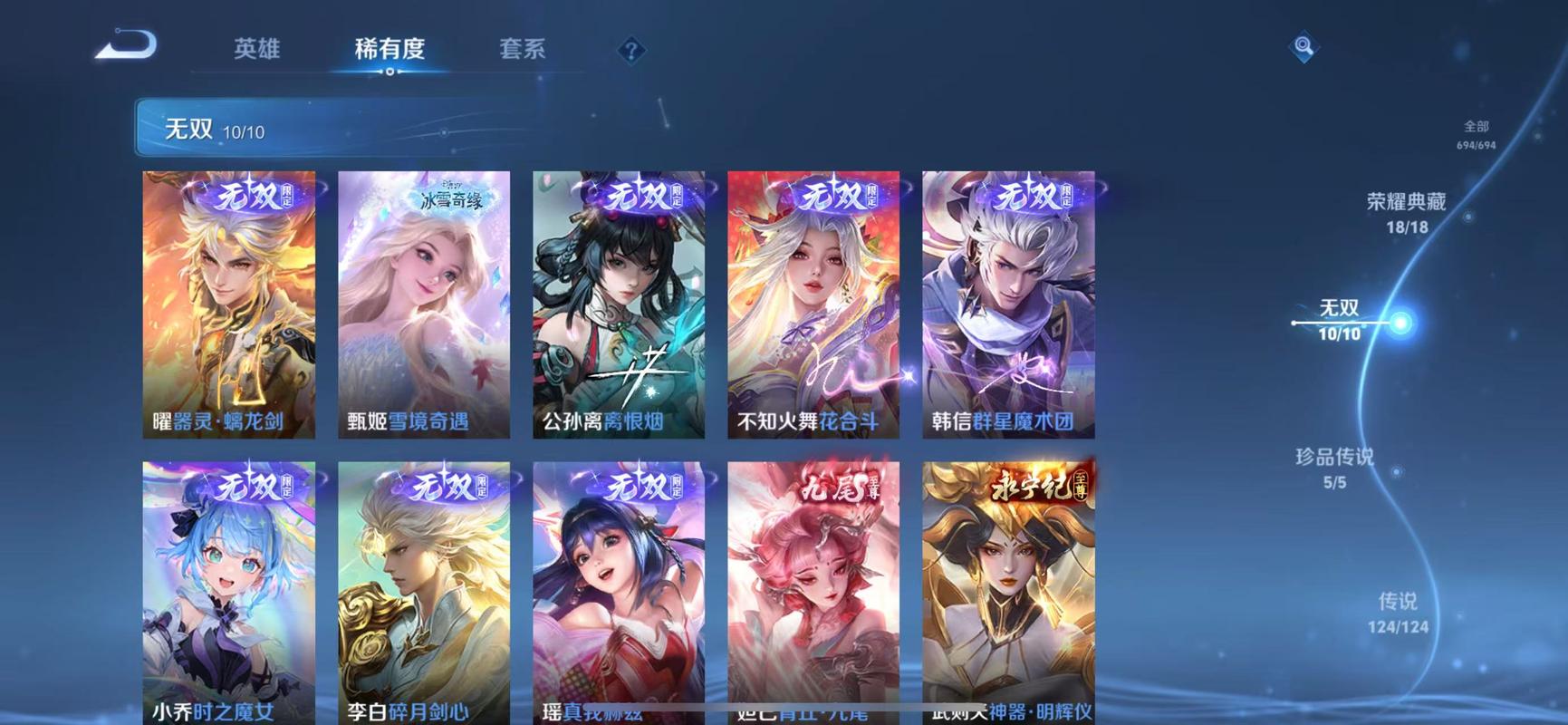The width and height of the screenshot is (1568, 725).
Task: Open the question mark help icon
Action: click(630, 51)
